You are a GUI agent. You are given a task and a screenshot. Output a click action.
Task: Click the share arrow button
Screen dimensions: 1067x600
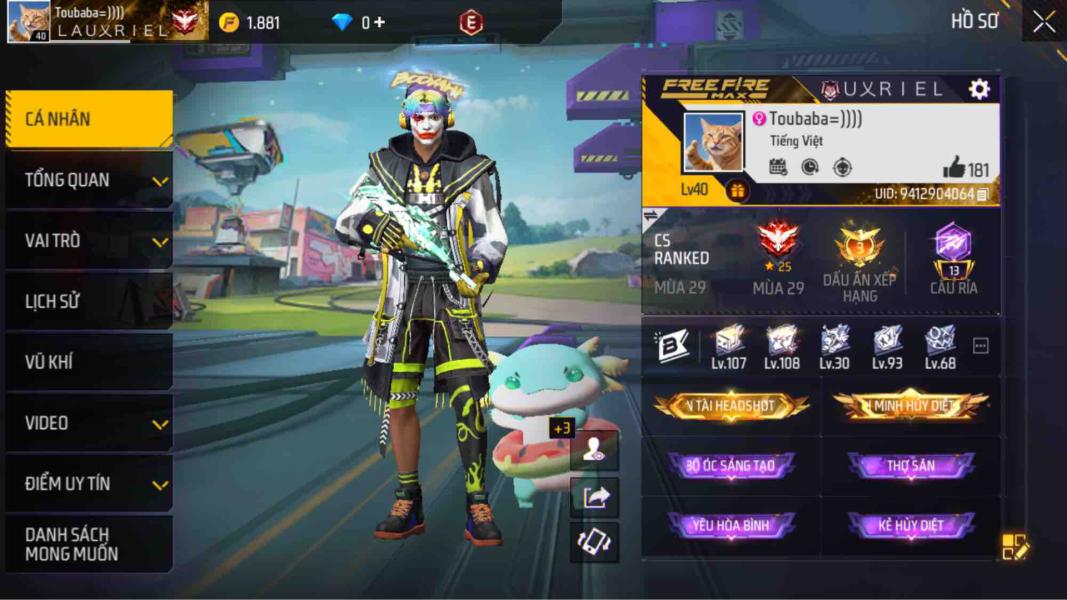(596, 496)
